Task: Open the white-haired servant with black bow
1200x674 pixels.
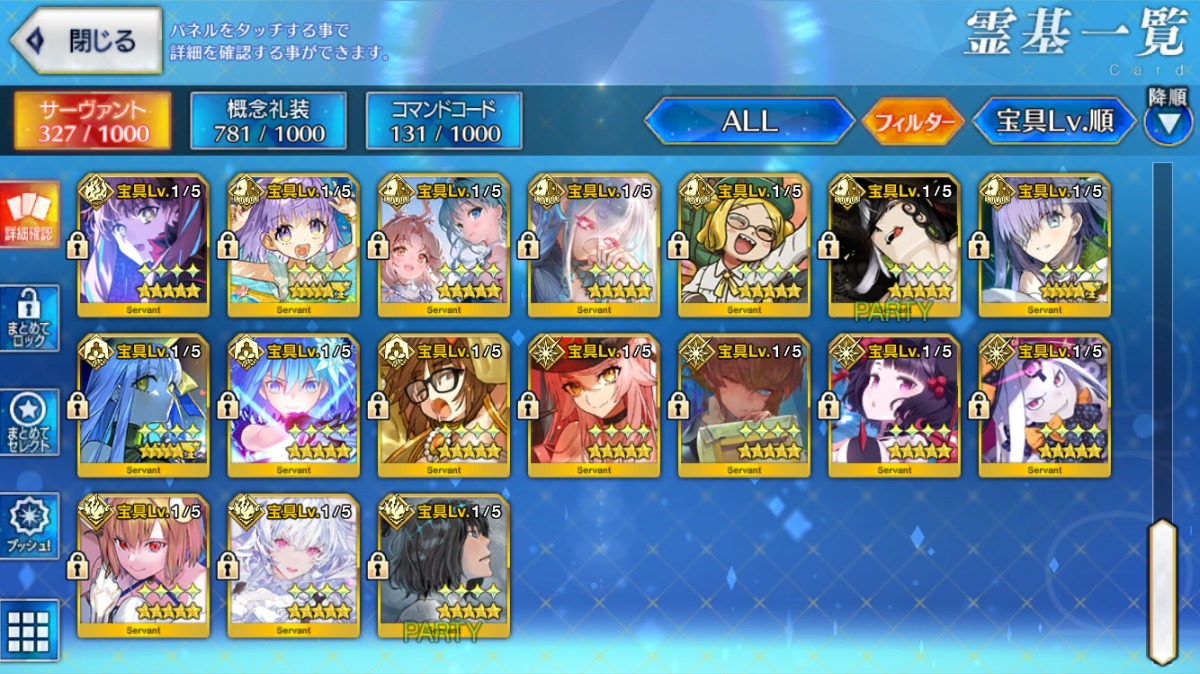Action: click(x=1044, y=404)
